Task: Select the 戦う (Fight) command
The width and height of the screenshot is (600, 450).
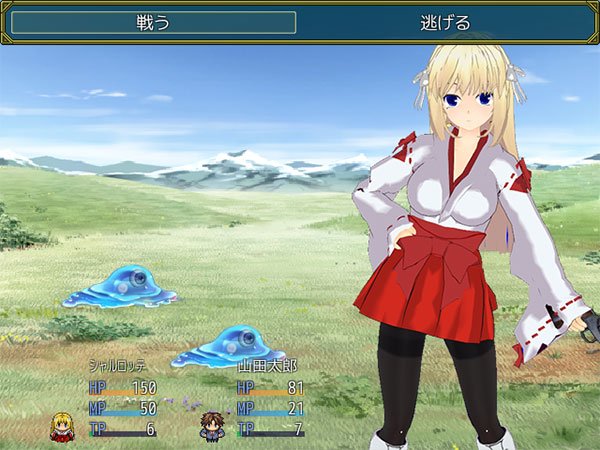Action: tap(153, 23)
